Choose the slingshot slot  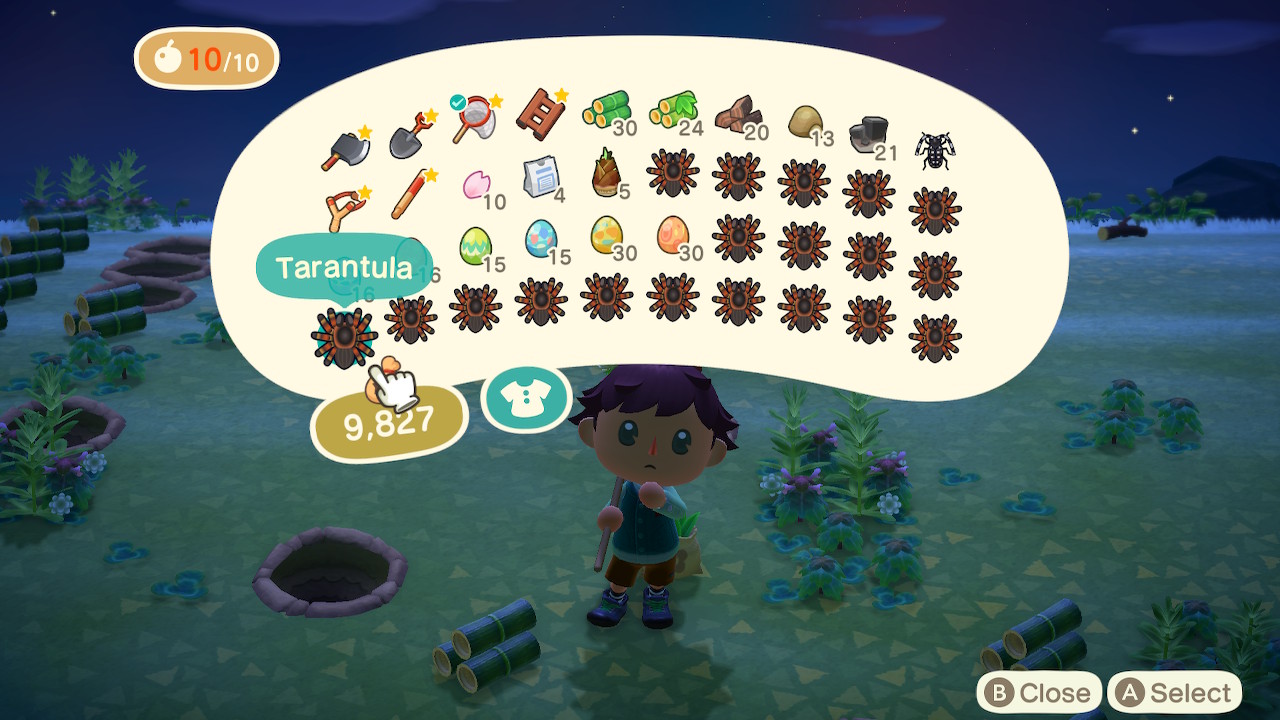[x=345, y=208]
